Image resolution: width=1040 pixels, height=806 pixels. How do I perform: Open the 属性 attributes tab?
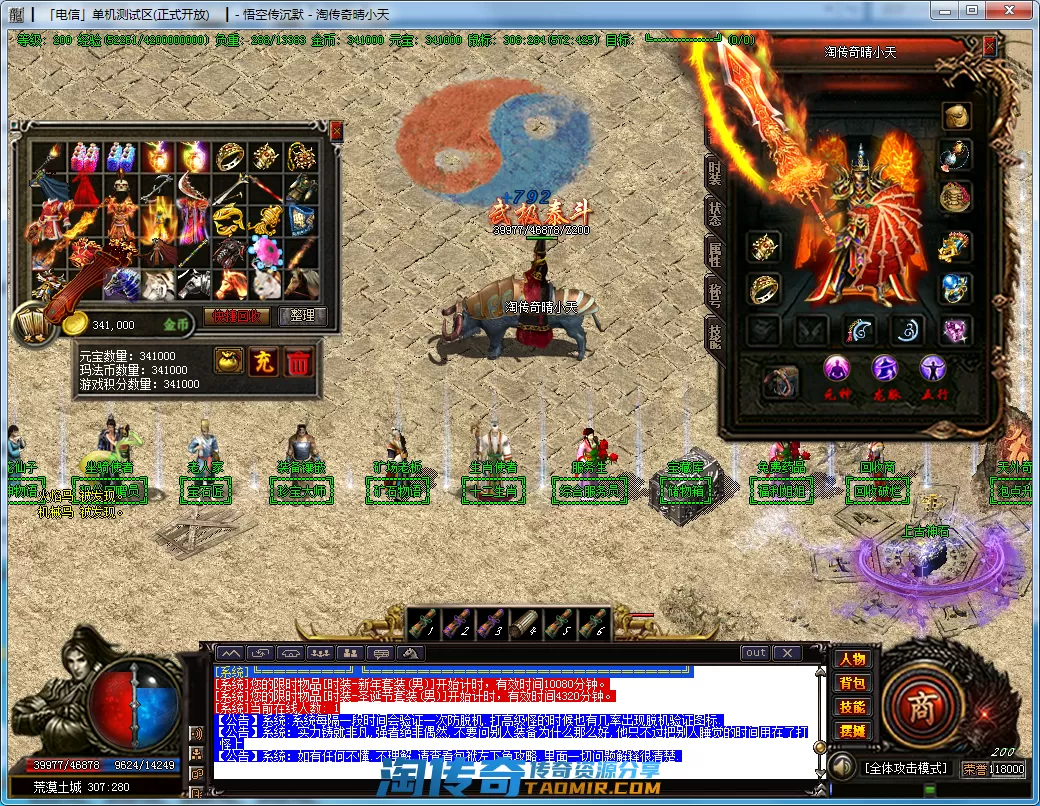coord(714,256)
